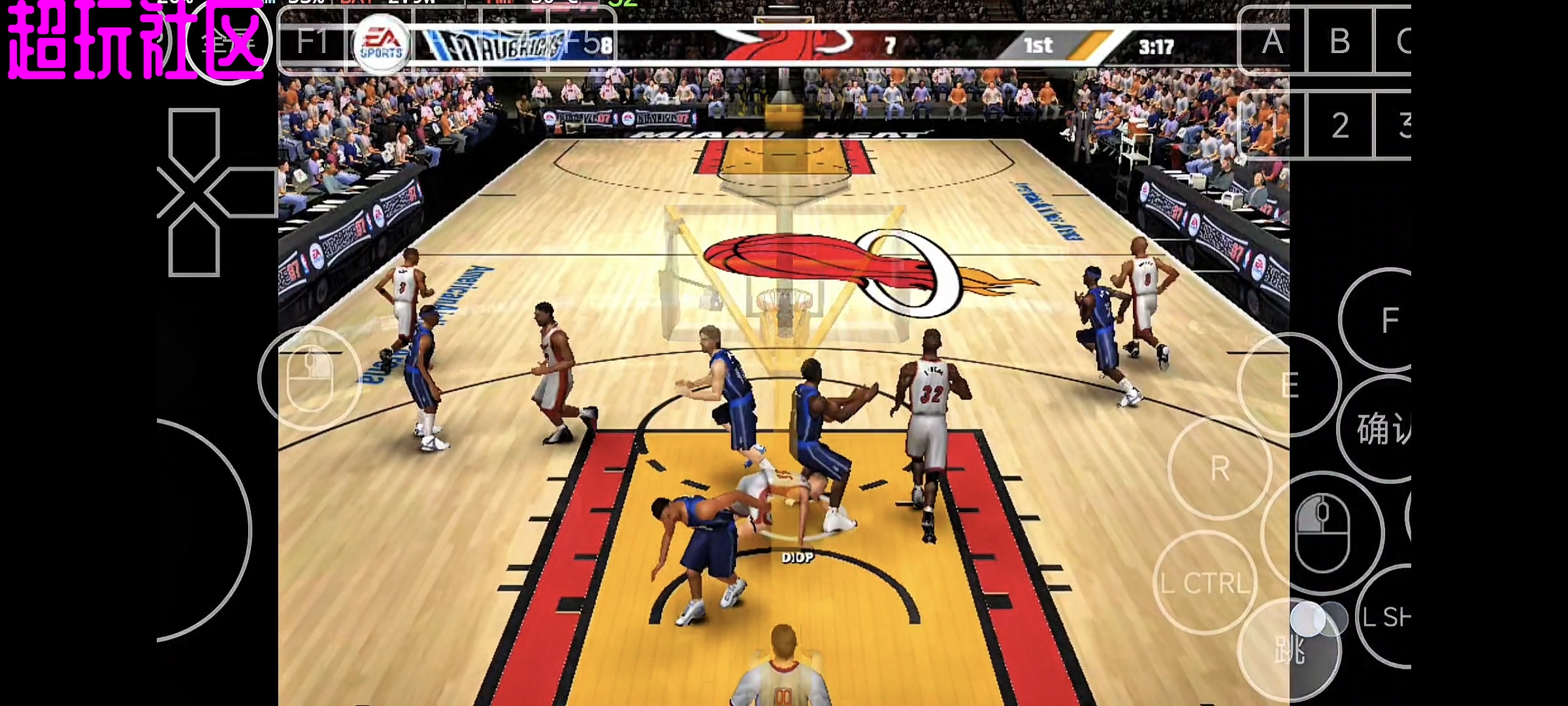Tap the circular R key button
Screen dimensions: 1568x706
tap(1220, 468)
